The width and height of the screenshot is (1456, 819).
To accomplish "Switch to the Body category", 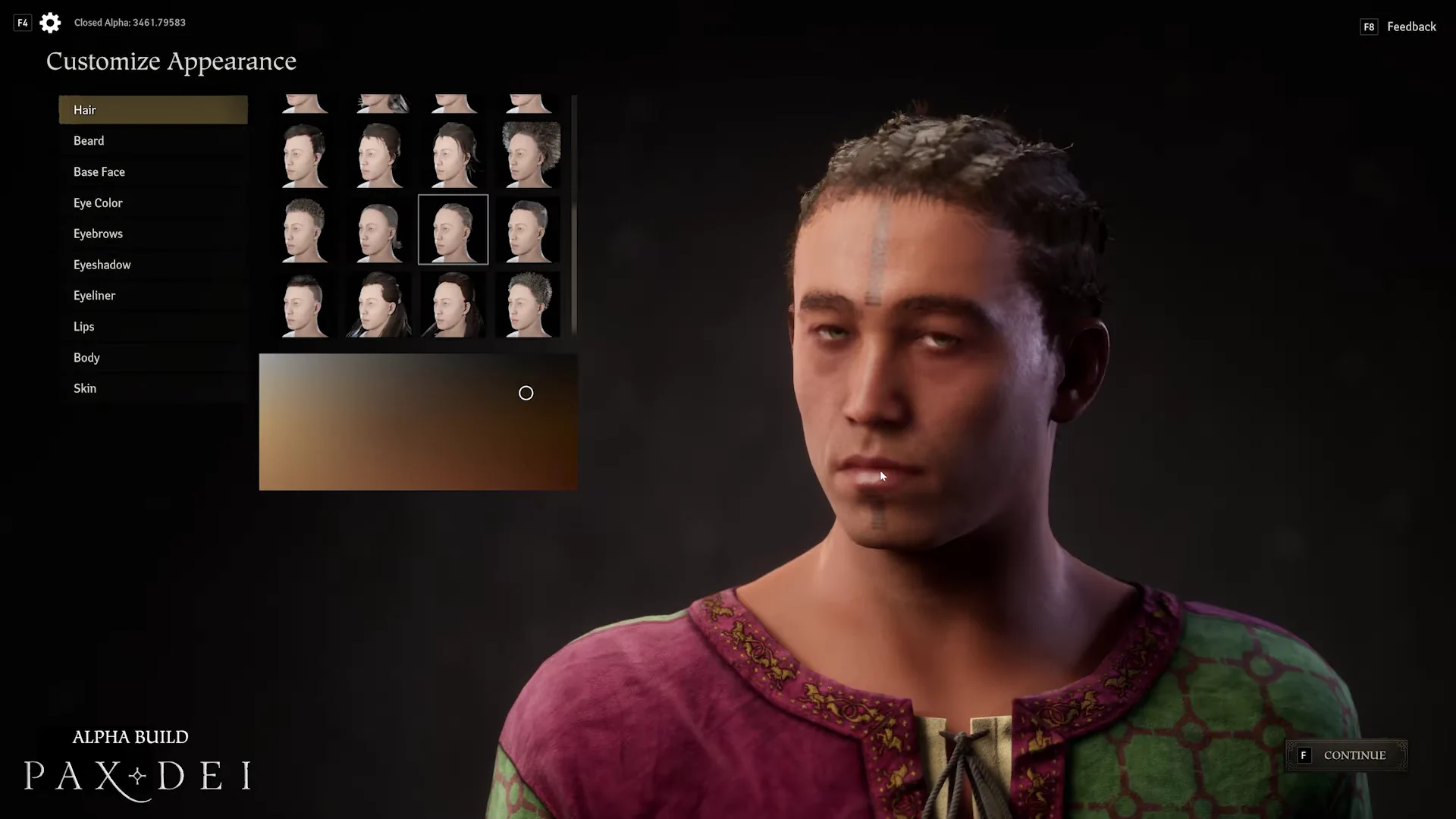I will 152,358.
